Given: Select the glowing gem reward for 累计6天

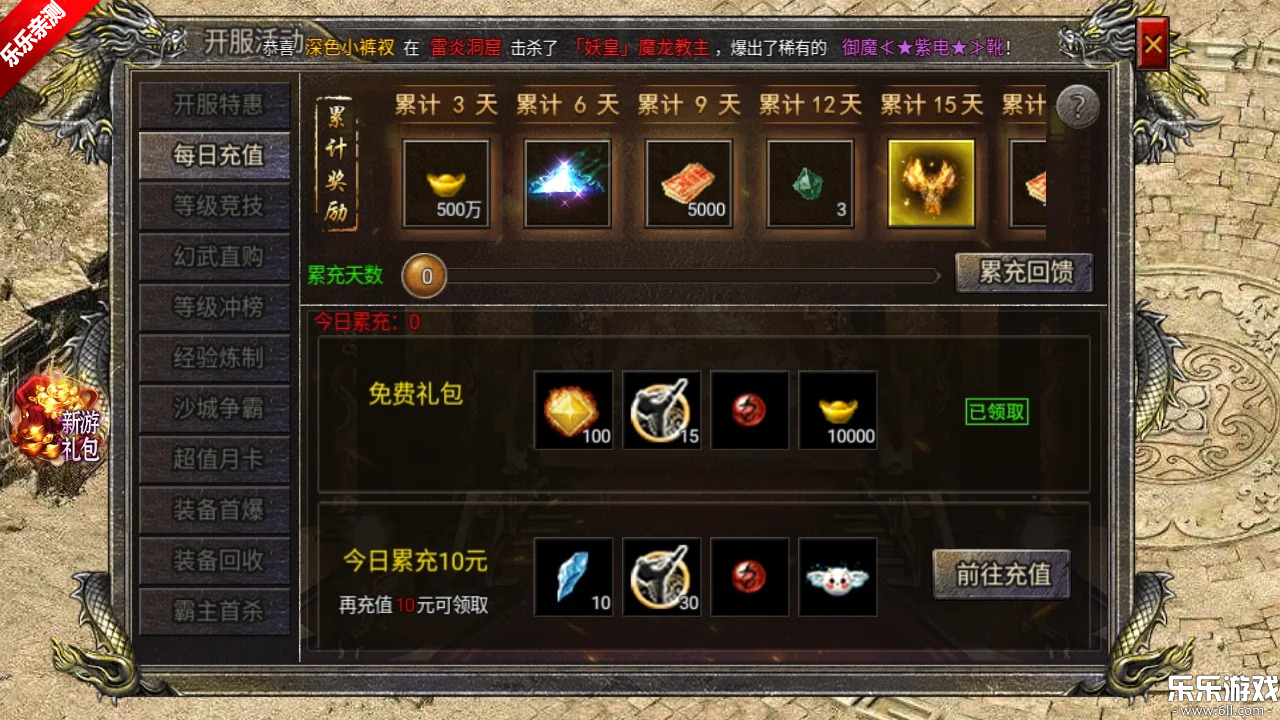Looking at the screenshot, I should click(566, 184).
